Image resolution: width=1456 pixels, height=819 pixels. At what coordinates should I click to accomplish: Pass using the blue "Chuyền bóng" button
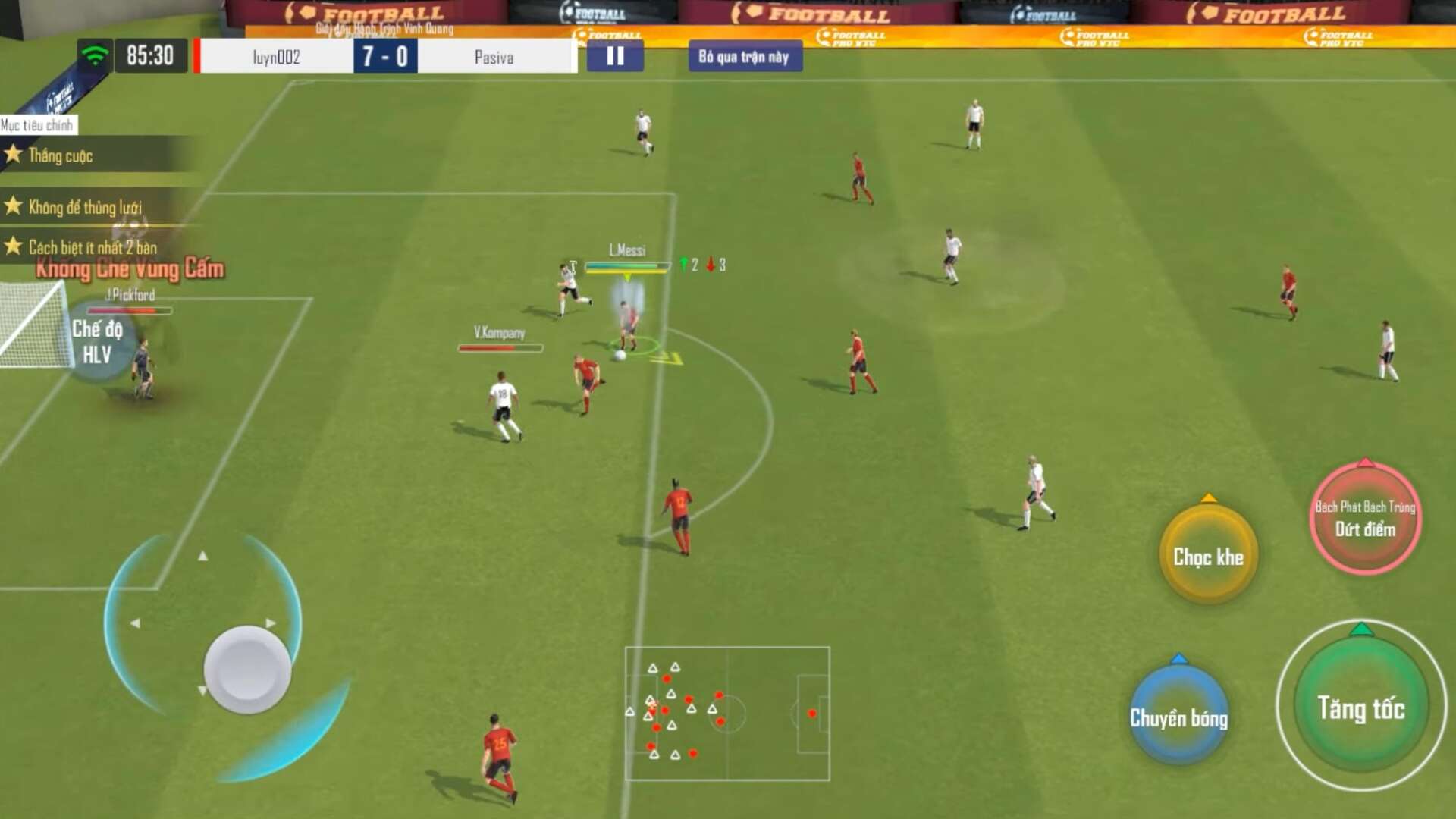point(1178,717)
